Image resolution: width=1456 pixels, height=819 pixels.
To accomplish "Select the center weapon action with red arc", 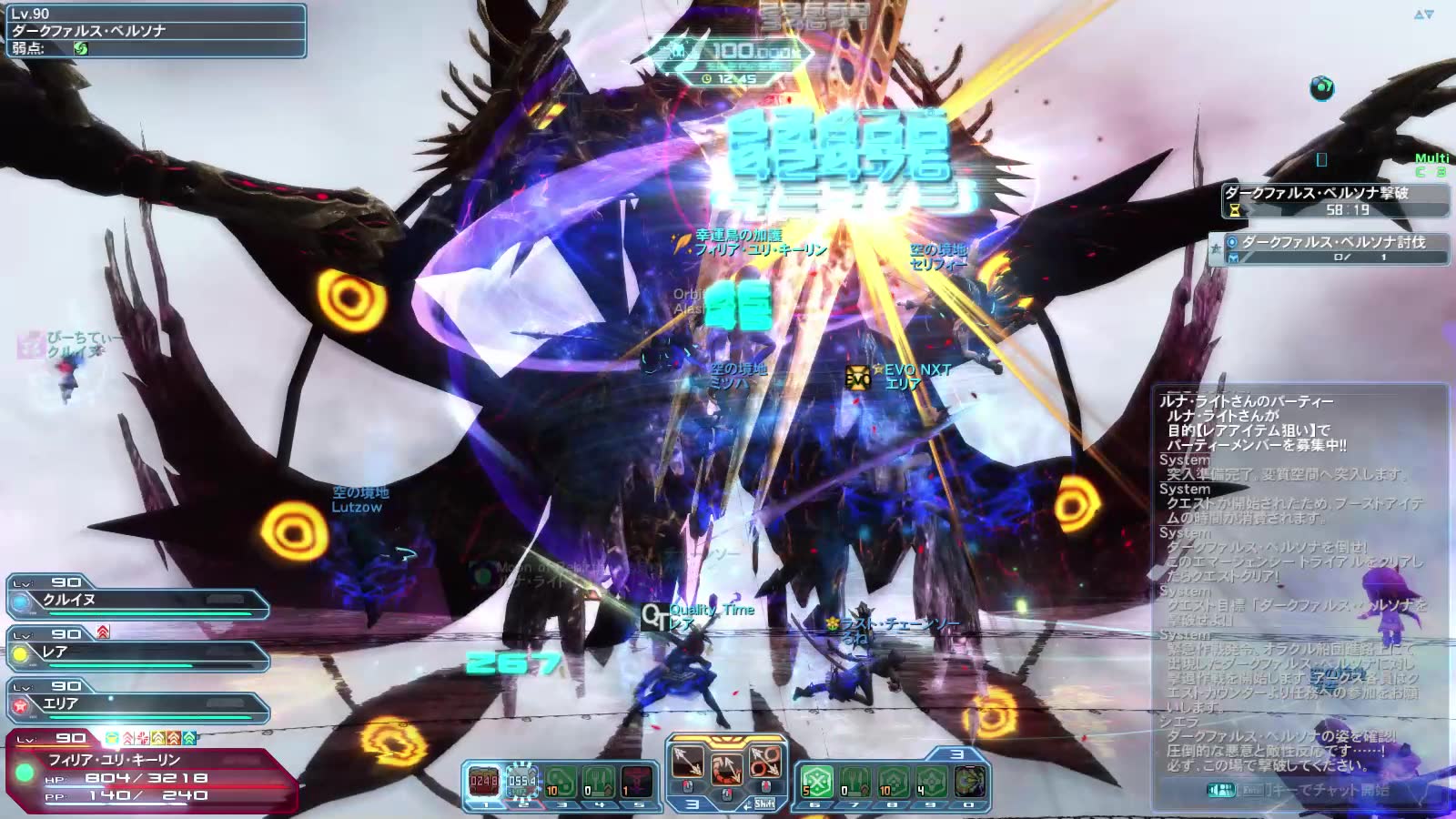I will pos(726,768).
